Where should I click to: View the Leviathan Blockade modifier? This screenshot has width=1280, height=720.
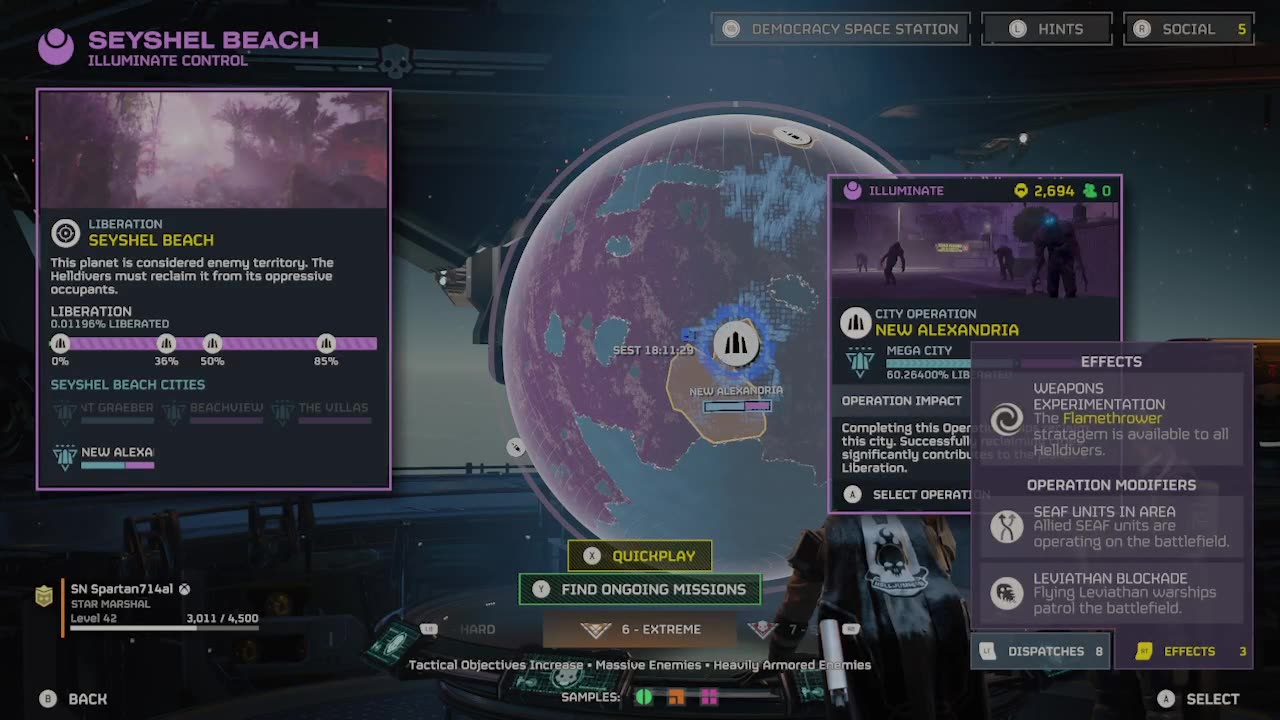click(x=1110, y=593)
